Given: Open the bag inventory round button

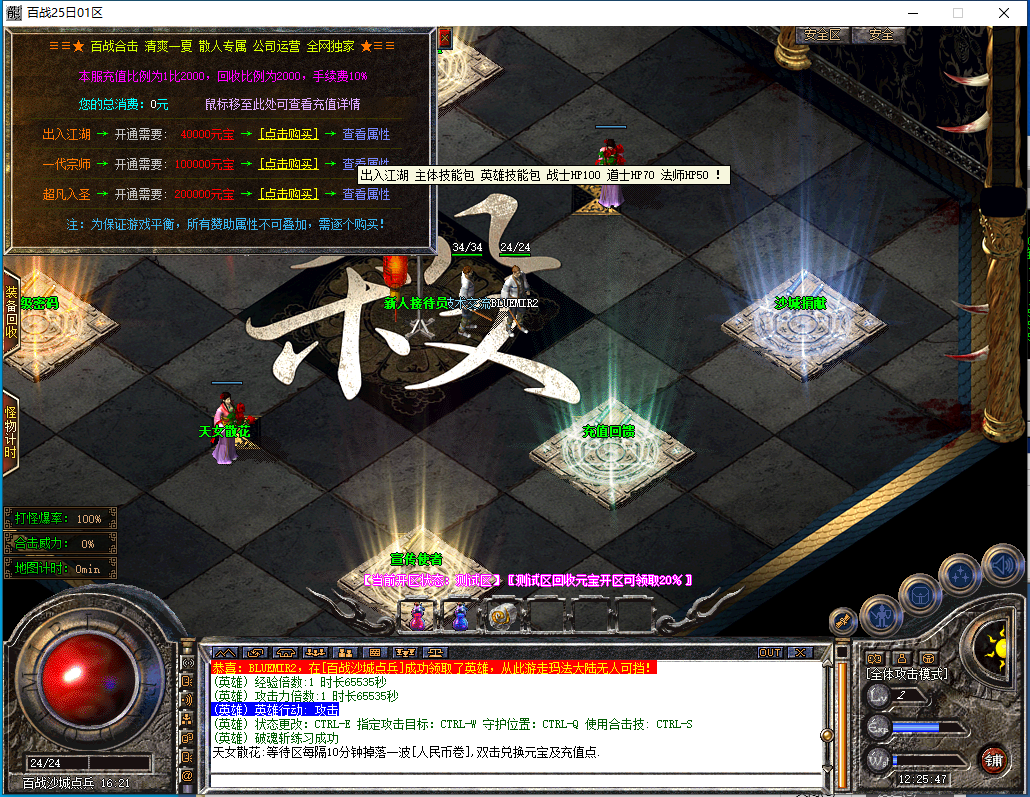Looking at the screenshot, I should pos(920,594).
